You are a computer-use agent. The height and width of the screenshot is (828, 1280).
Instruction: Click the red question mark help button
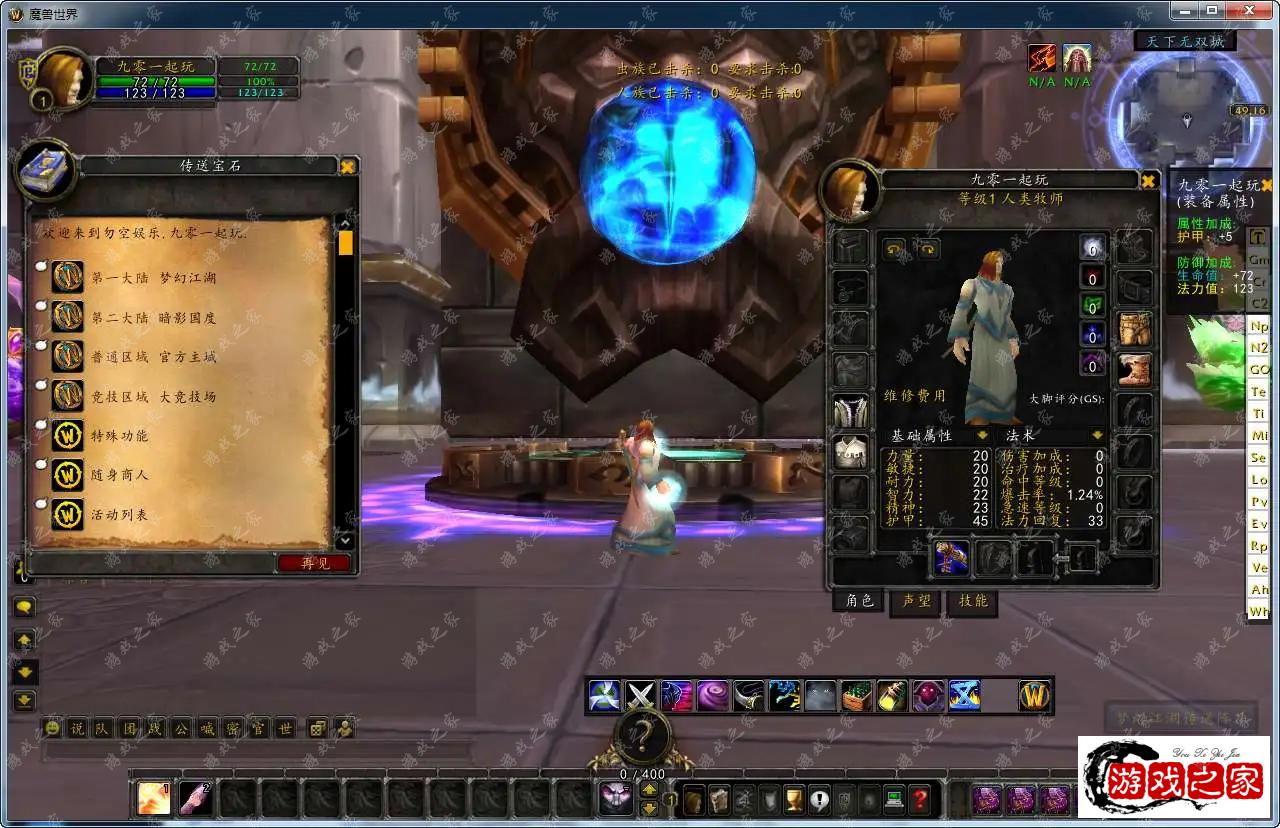[x=920, y=799]
